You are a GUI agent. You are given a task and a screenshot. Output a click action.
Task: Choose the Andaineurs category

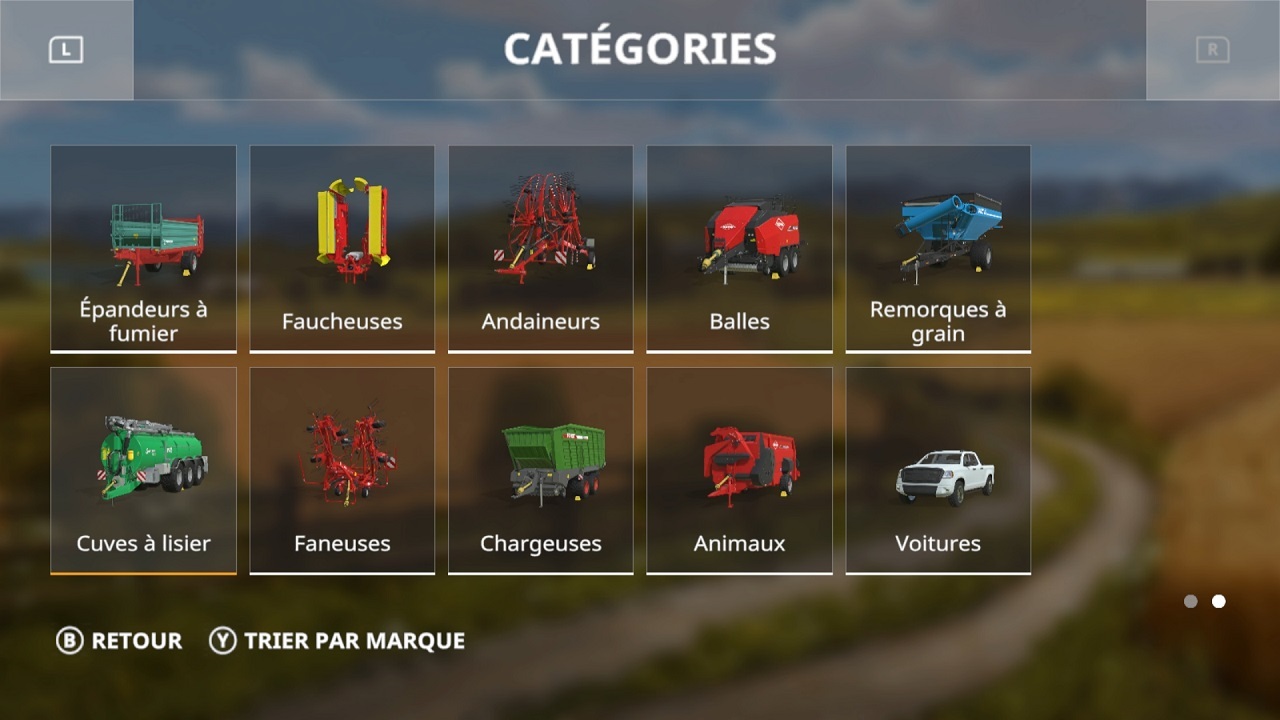pos(540,248)
